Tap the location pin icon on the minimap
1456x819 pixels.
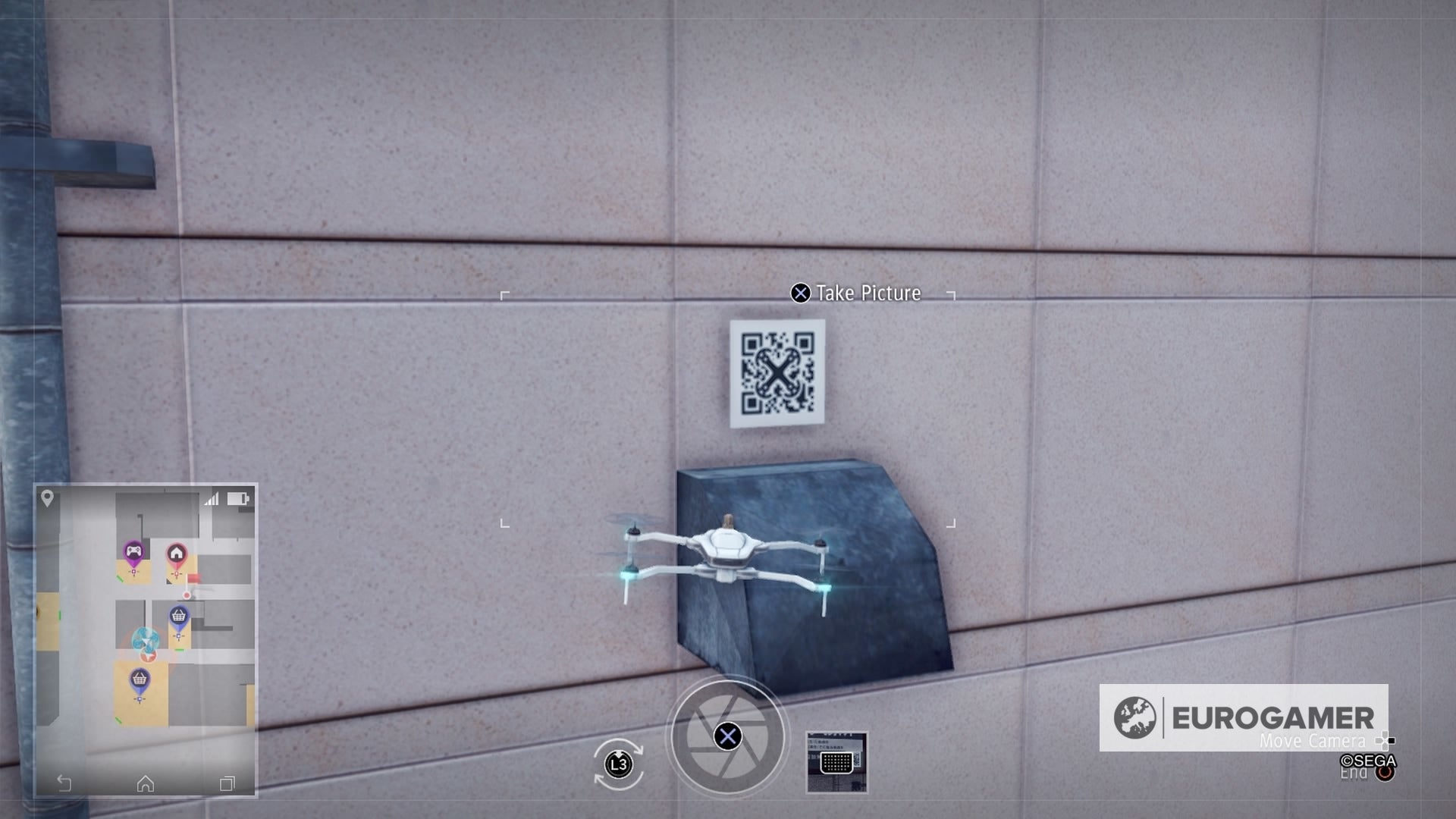click(47, 497)
